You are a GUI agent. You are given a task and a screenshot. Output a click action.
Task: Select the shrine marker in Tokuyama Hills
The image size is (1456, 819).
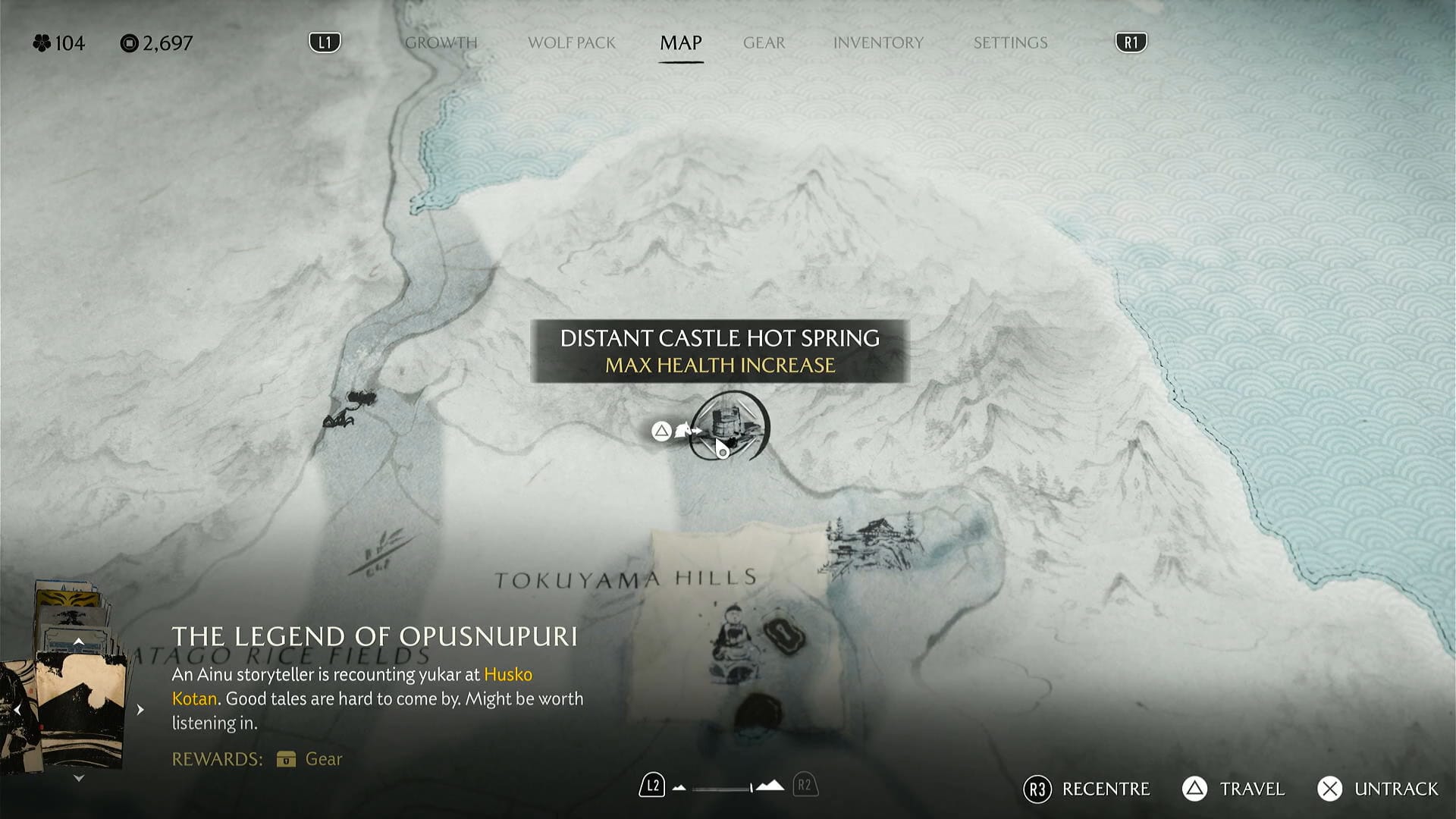point(732,635)
